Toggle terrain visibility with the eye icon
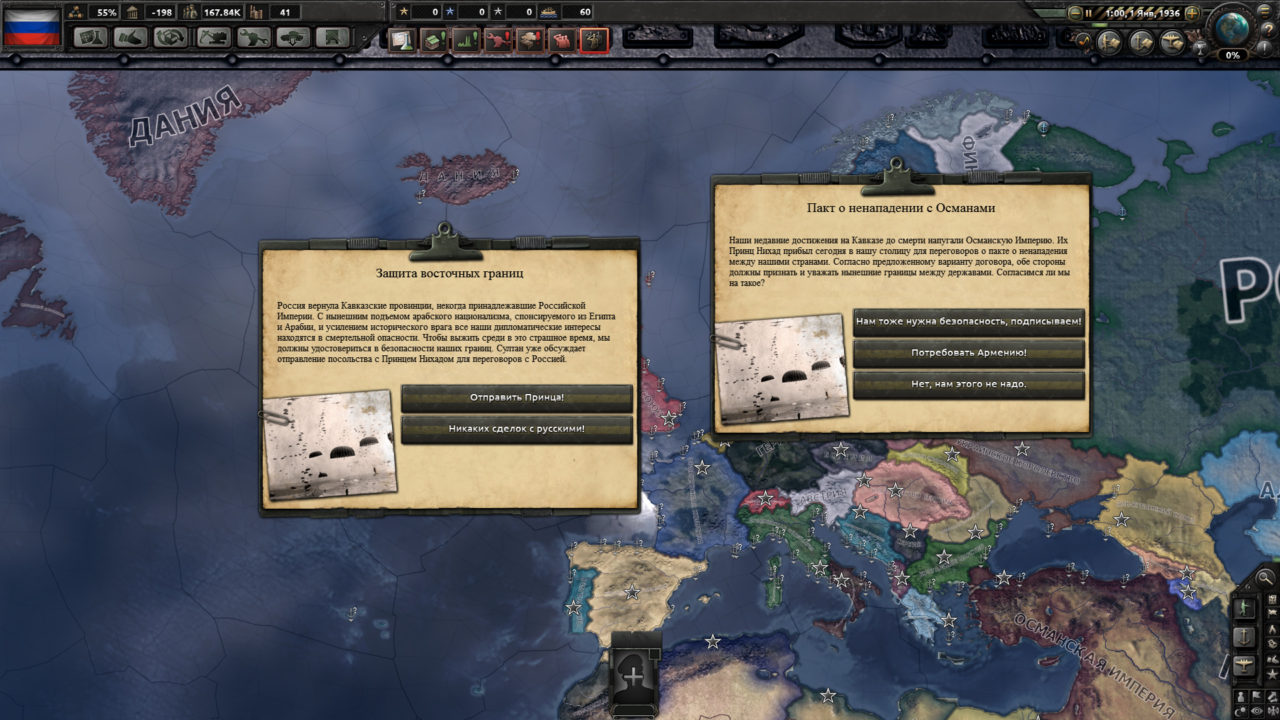 pyautogui.click(x=1256, y=710)
